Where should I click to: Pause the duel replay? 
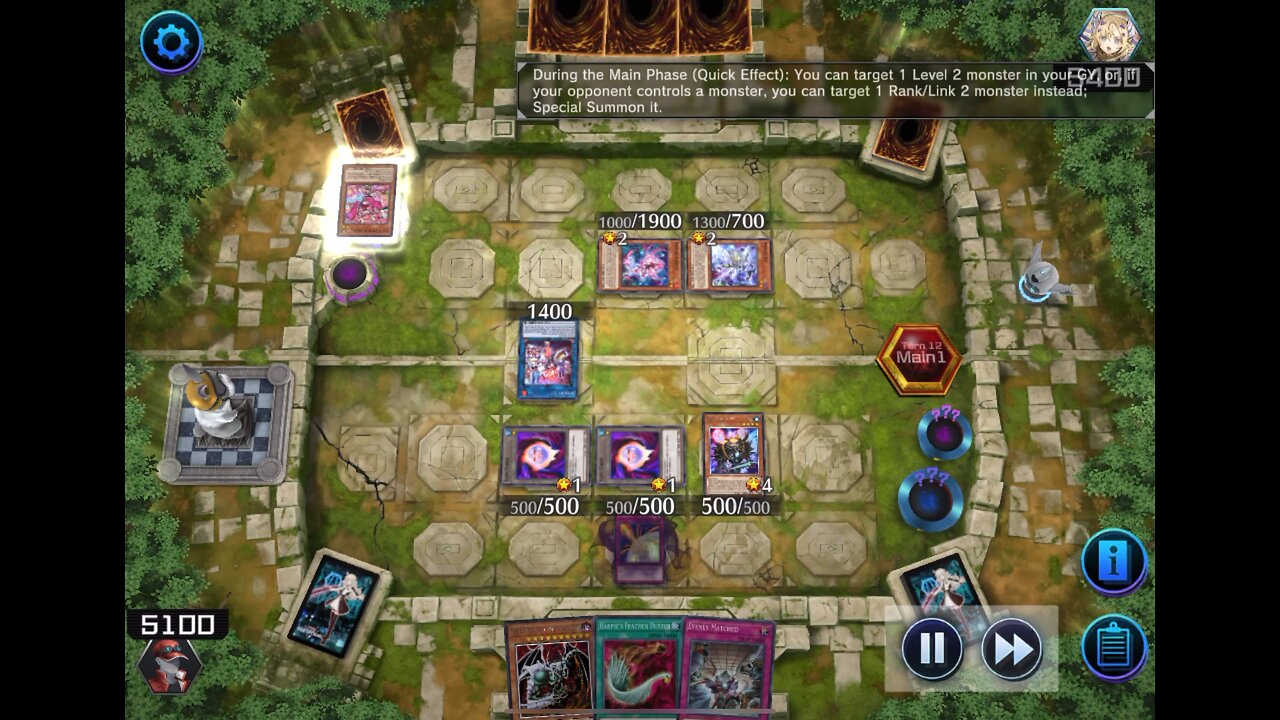pyautogui.click(x=931, y=647)
